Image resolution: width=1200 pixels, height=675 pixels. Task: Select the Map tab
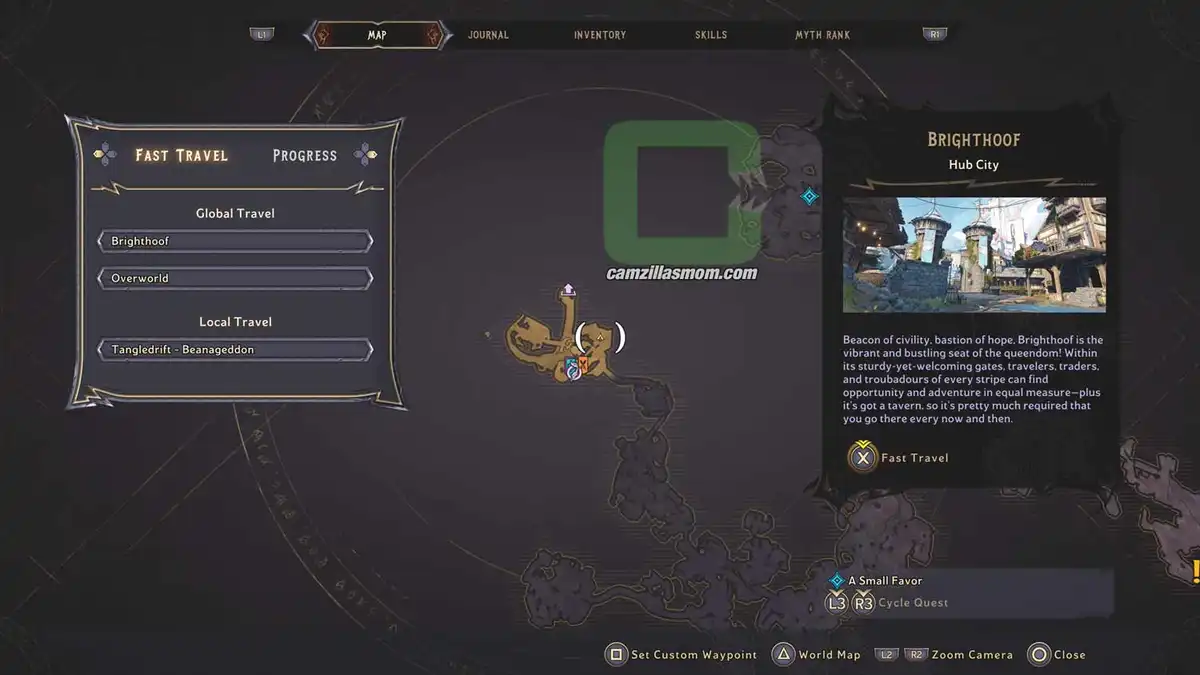point(377,35)
